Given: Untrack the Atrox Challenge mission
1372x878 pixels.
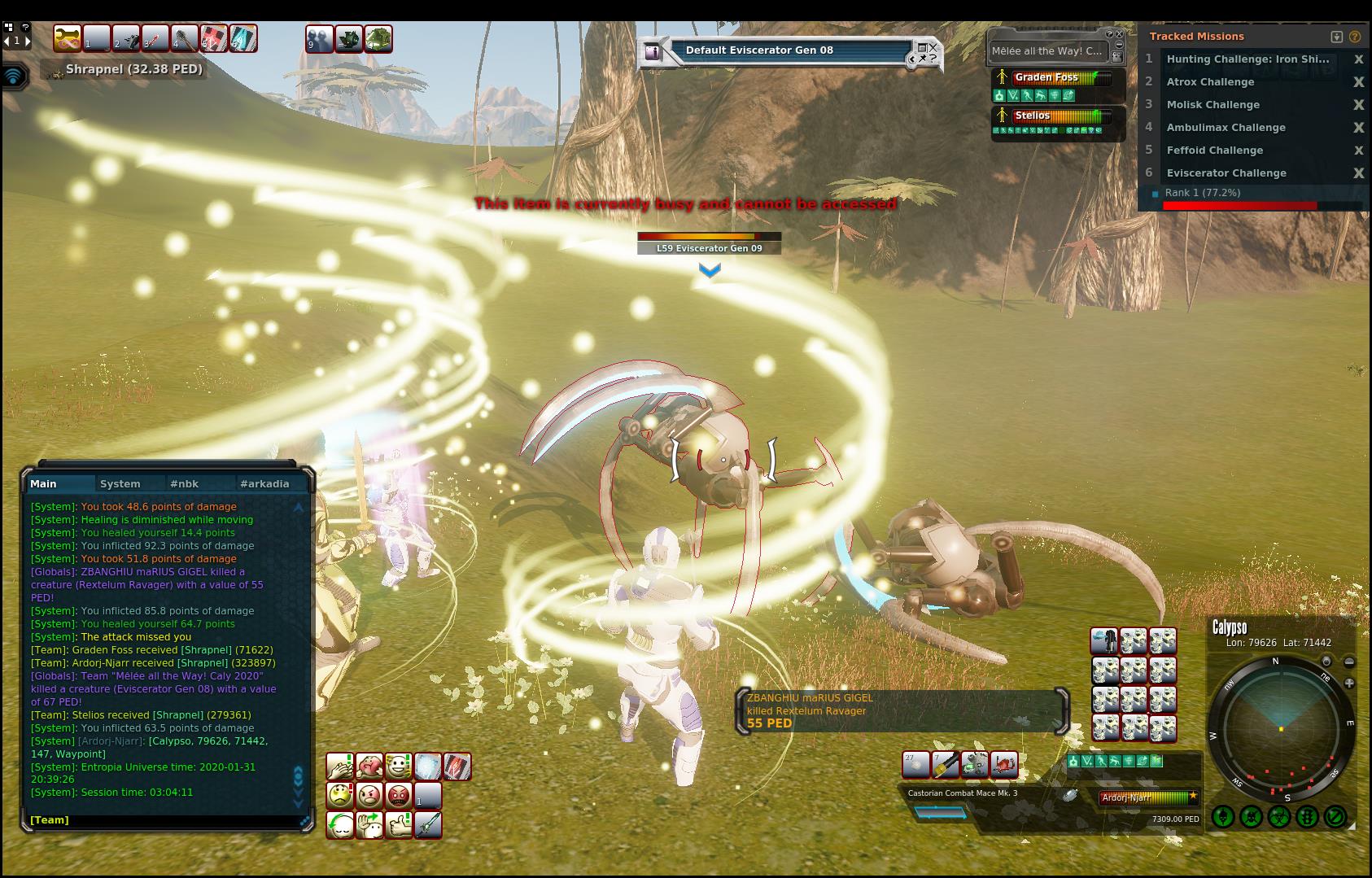Looking at the screenshot, I should [1358, 82].
